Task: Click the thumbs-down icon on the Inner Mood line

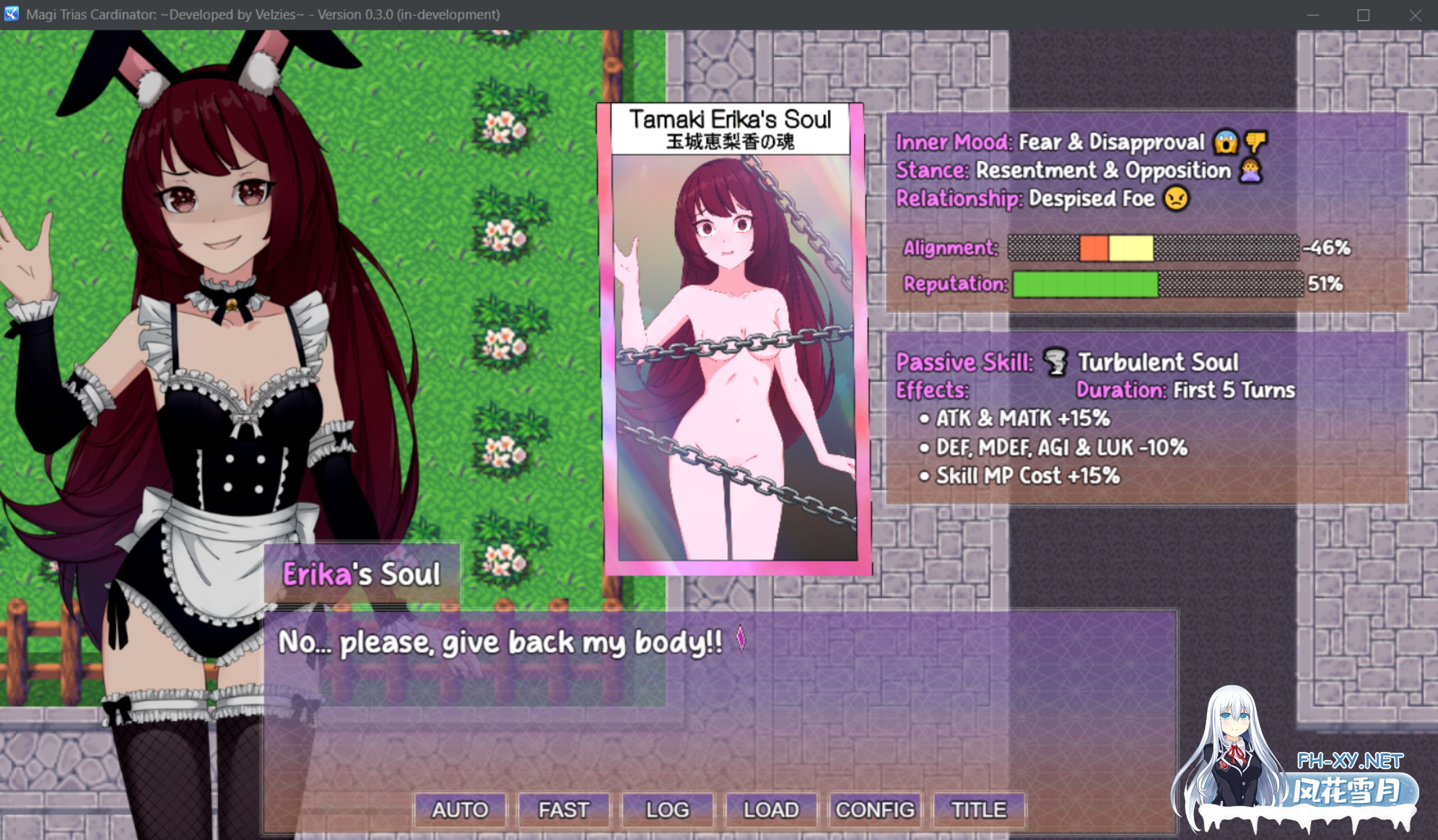Action: pos(1258,142)
